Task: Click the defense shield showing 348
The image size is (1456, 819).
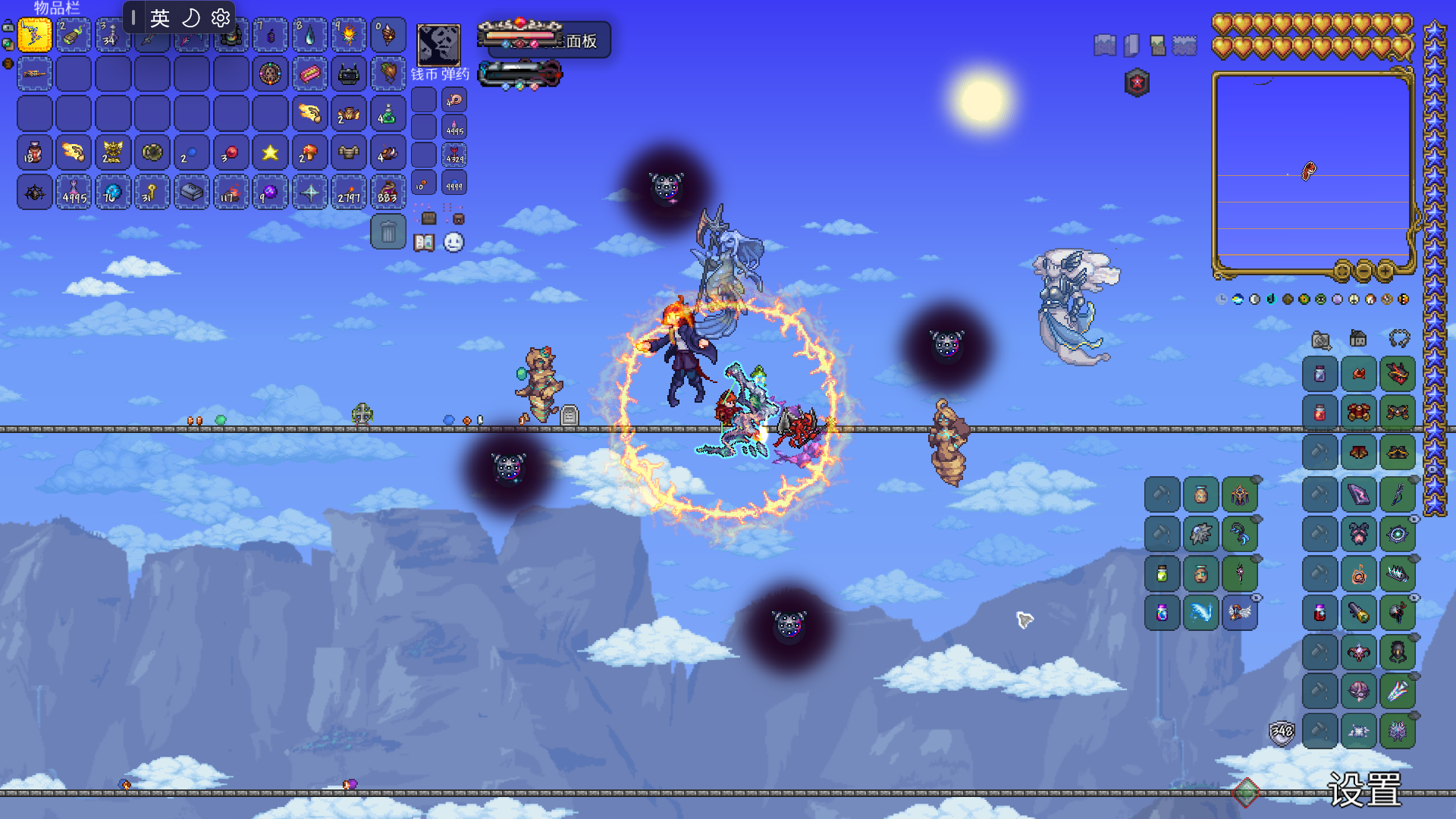Action: coord(1282,732)
